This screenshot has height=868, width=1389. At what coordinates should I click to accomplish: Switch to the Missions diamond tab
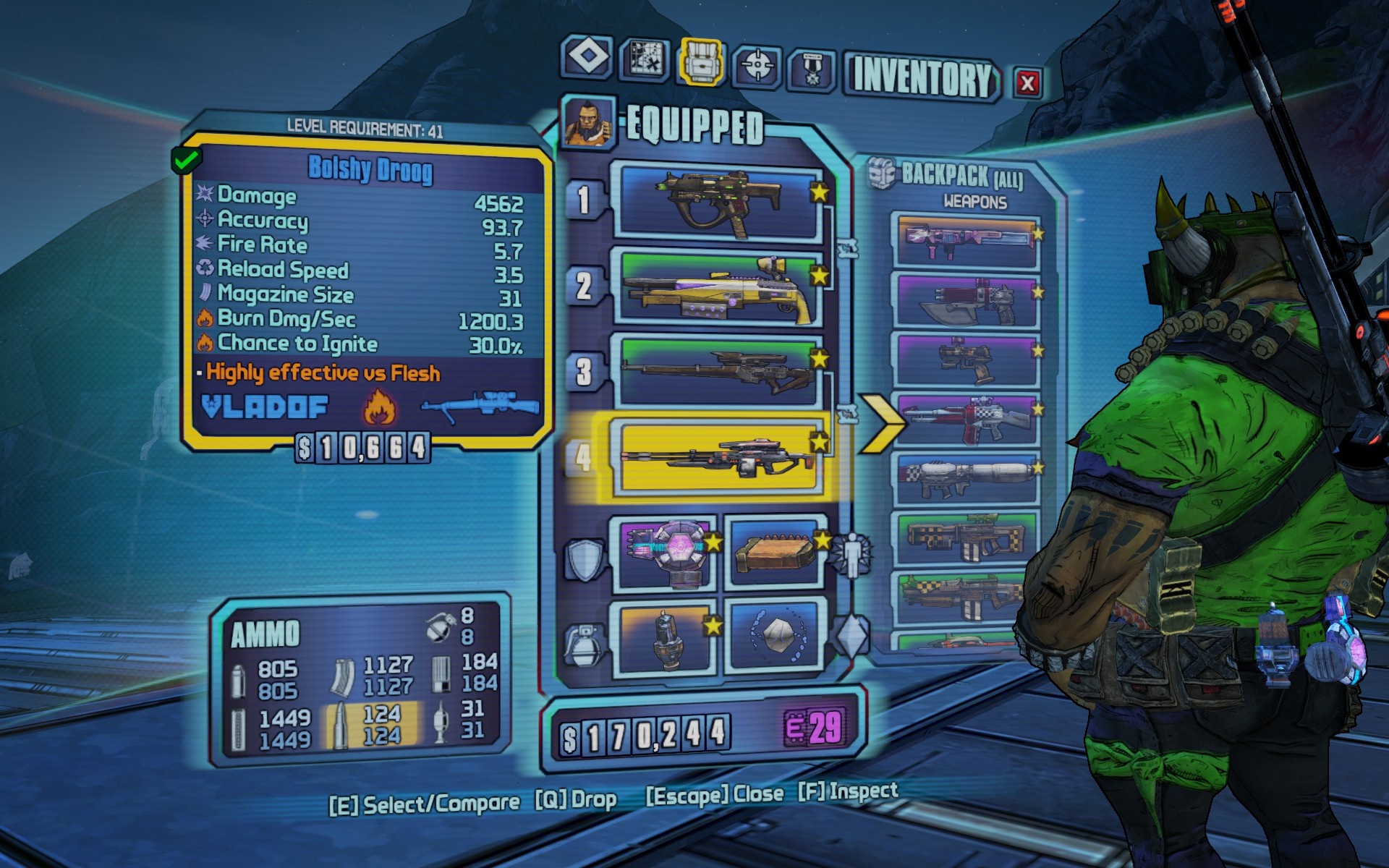[x=586, y=58]
